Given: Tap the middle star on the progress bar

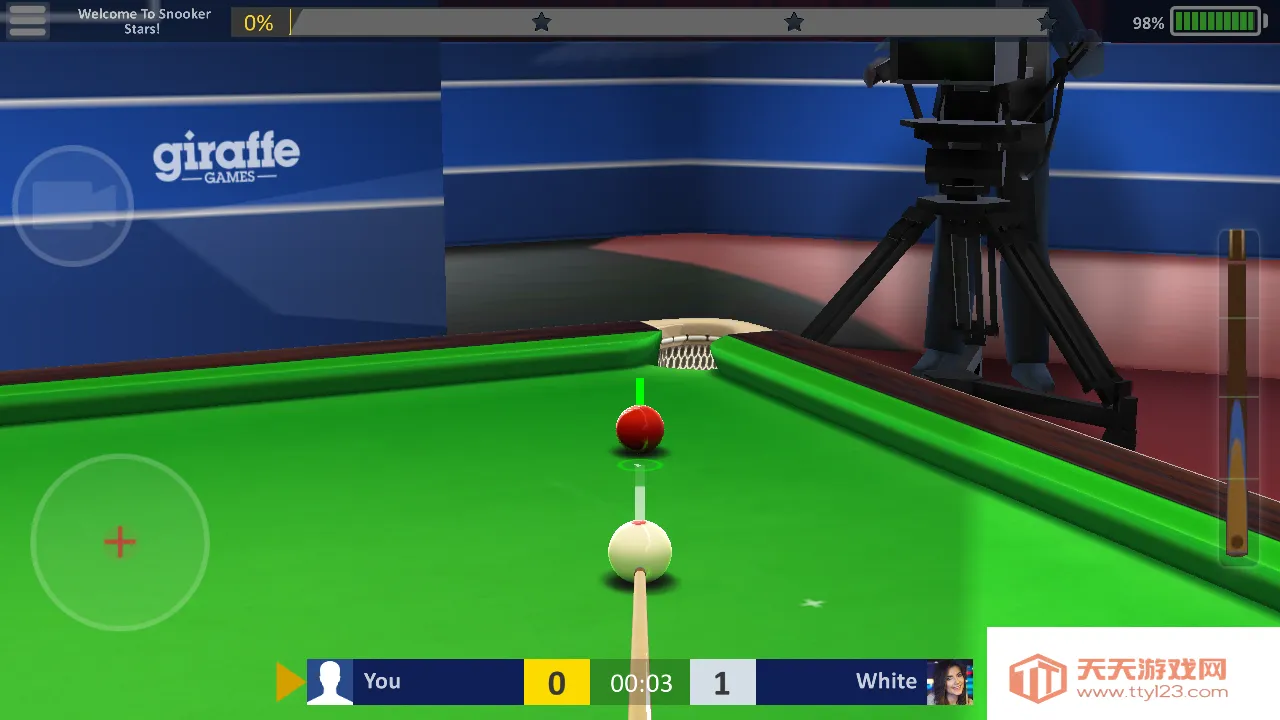Looking at the screenshot, I should [793, 20].
